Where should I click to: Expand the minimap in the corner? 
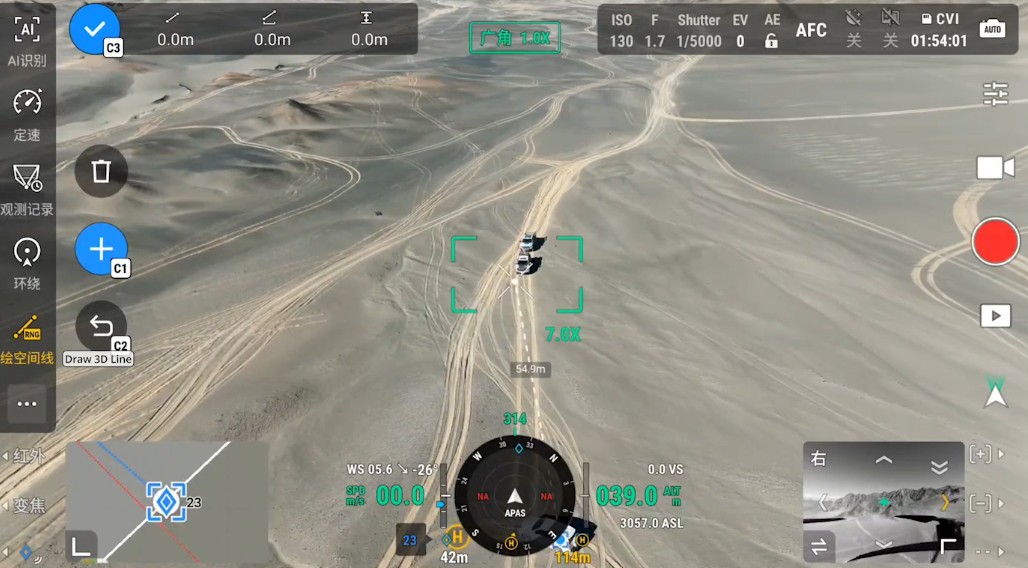[82, 546]
